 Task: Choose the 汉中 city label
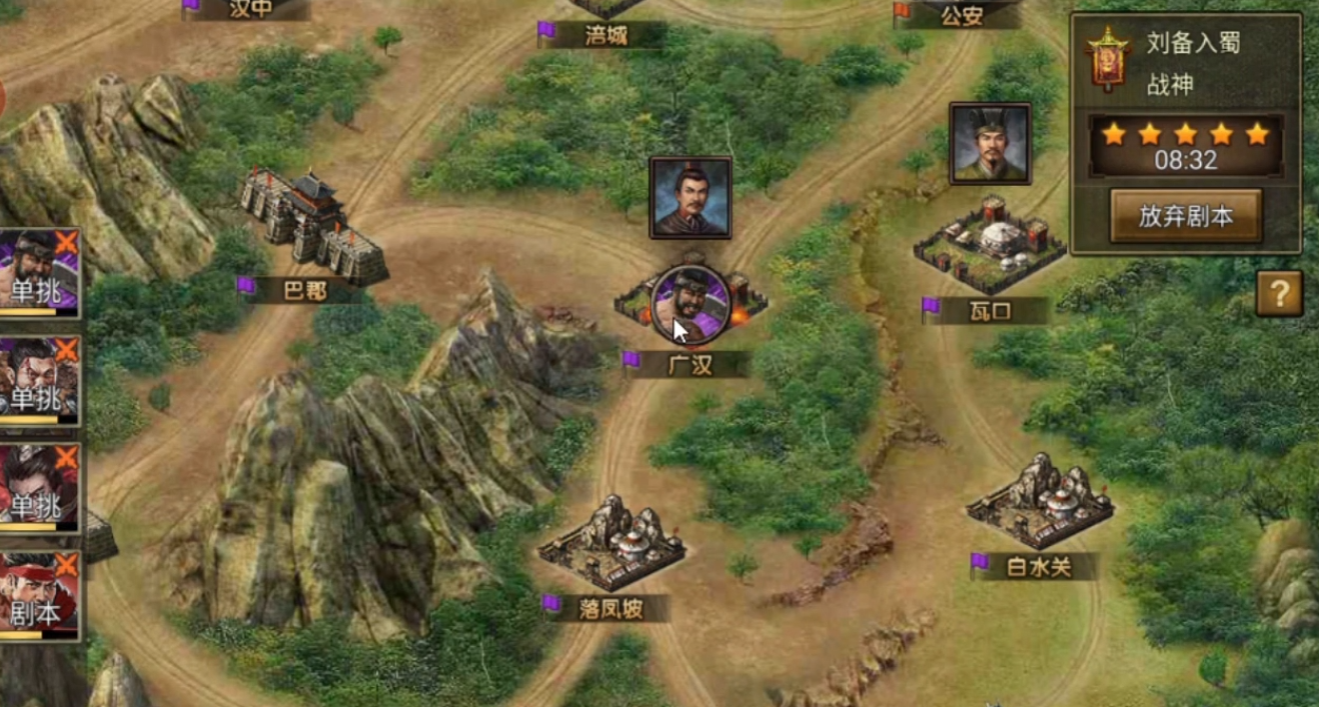coord(250,9)
